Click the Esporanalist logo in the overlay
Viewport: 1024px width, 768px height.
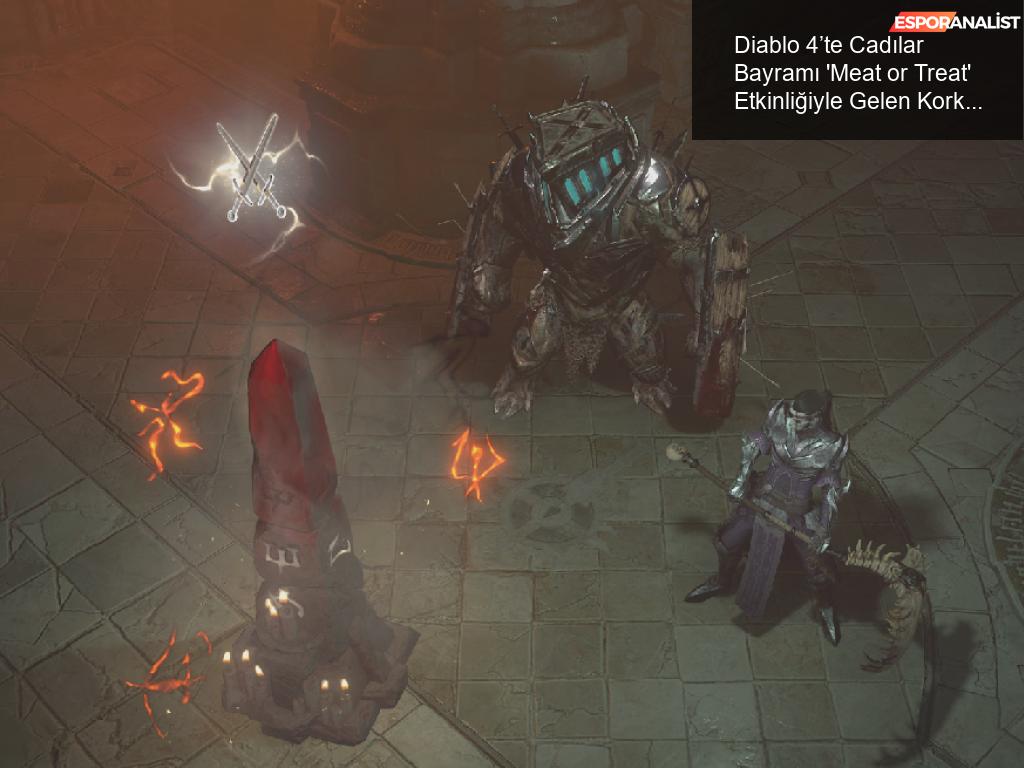955,23
